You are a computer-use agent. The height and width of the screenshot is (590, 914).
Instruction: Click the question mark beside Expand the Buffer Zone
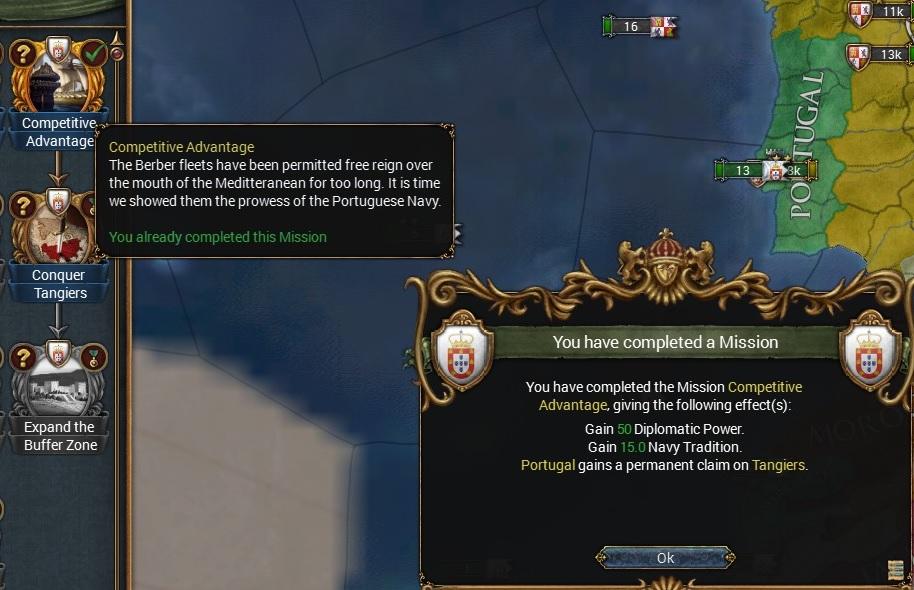tap(22, 357)
